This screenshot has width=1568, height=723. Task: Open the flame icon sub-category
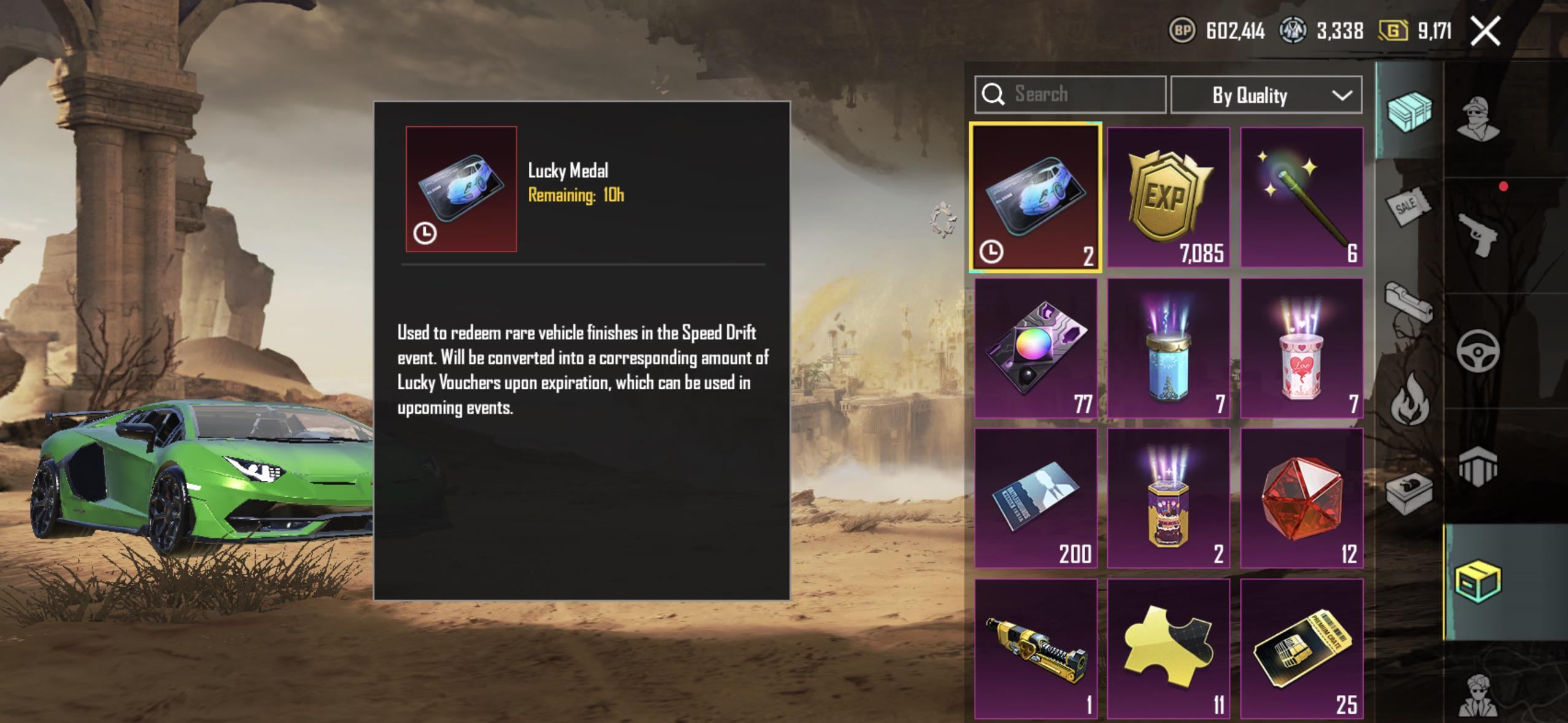(x=1409, y=399)
